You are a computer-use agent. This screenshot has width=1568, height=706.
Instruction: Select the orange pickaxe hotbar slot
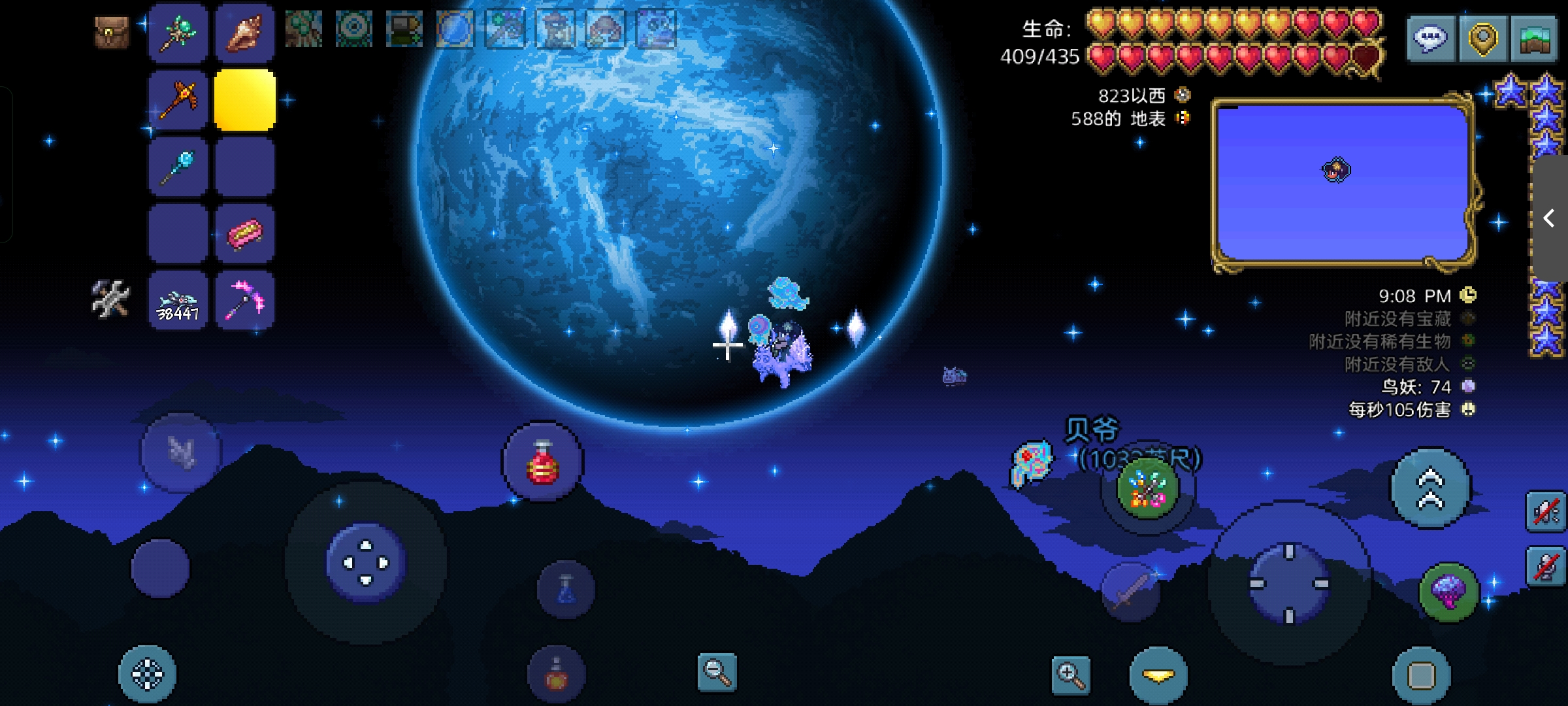178,100
